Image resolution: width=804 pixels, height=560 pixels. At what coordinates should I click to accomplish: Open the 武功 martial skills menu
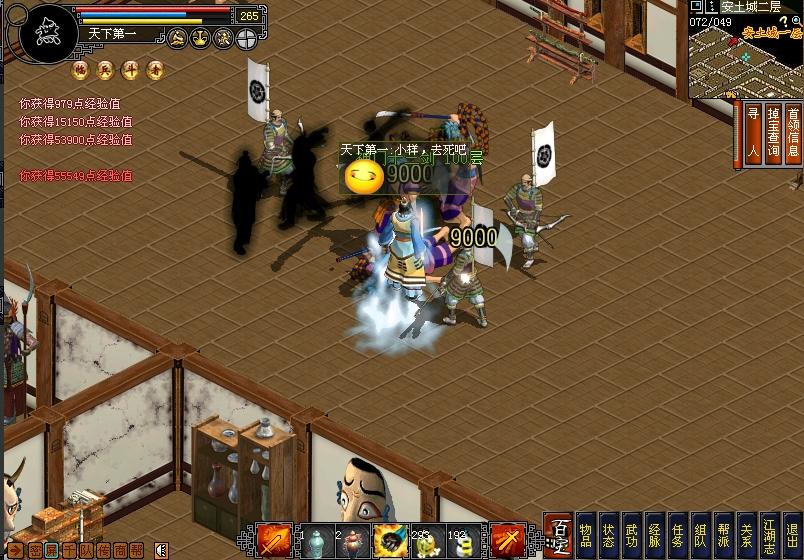[x=631, y=535]
